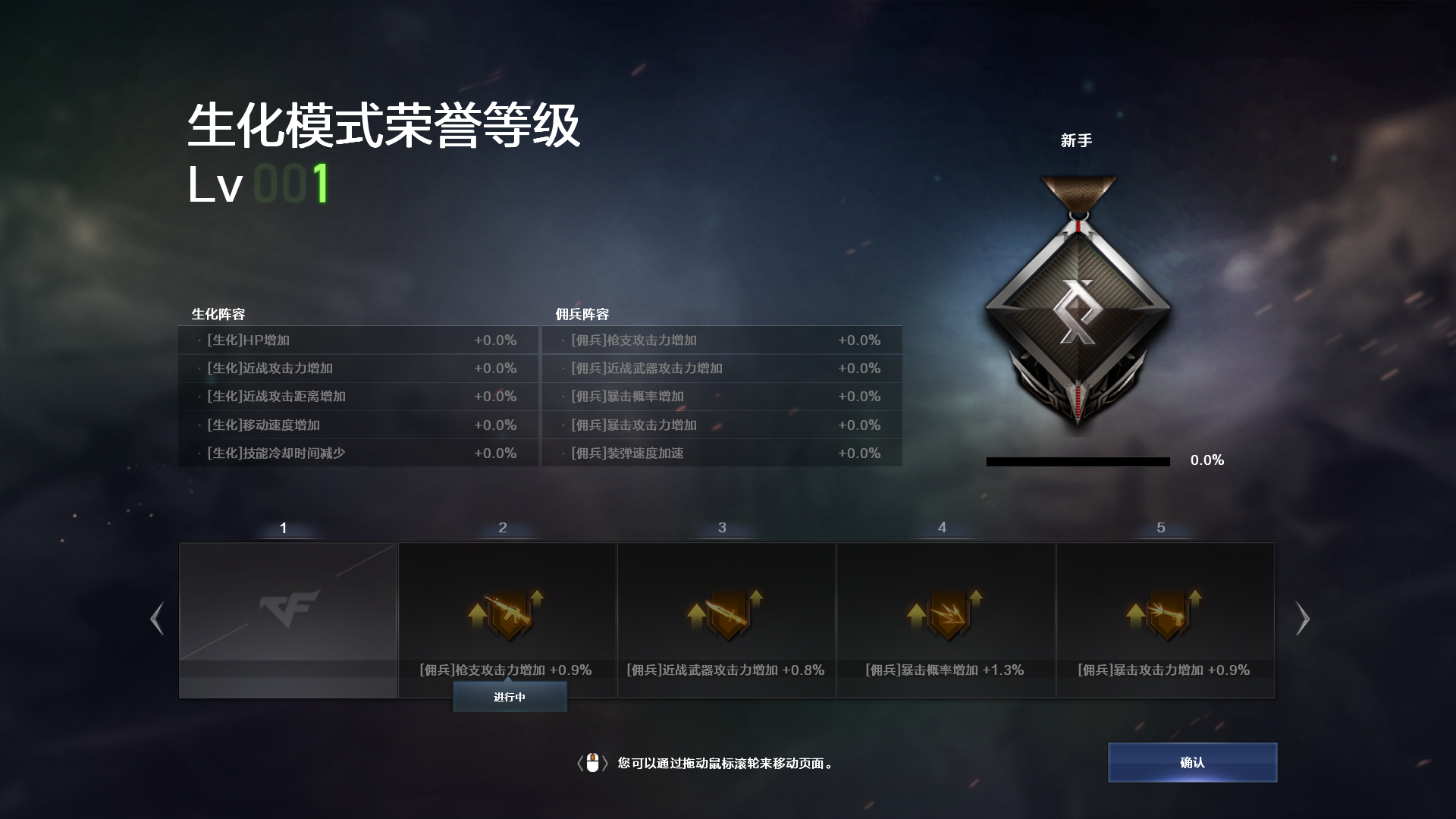Select the [佣兵]装弹速度加速 stat row
This screenshot has width=1456, height=819.
720,453
